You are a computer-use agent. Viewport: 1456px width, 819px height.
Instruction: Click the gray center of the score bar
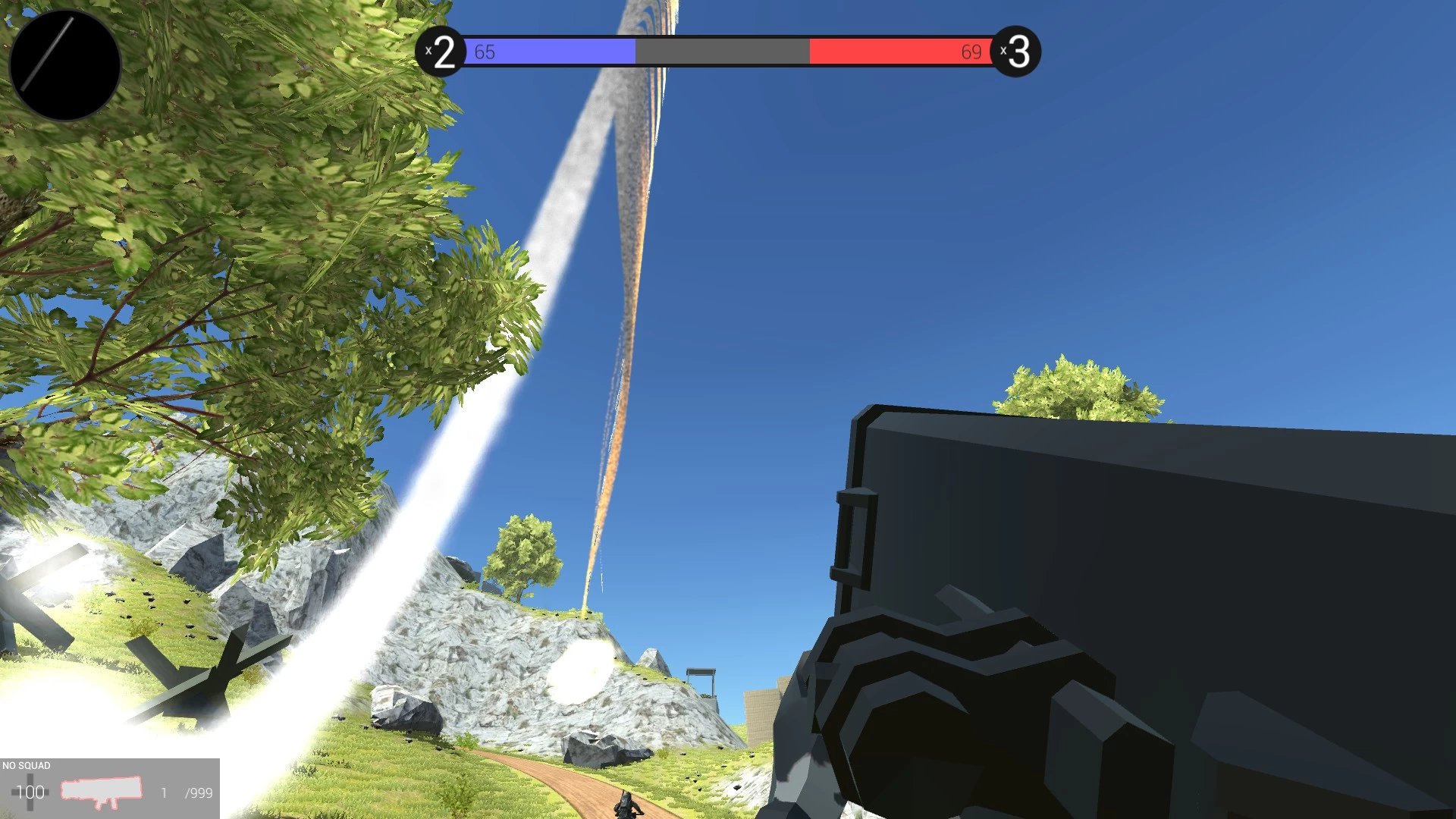pyautogui.click(x=720, y=51)
